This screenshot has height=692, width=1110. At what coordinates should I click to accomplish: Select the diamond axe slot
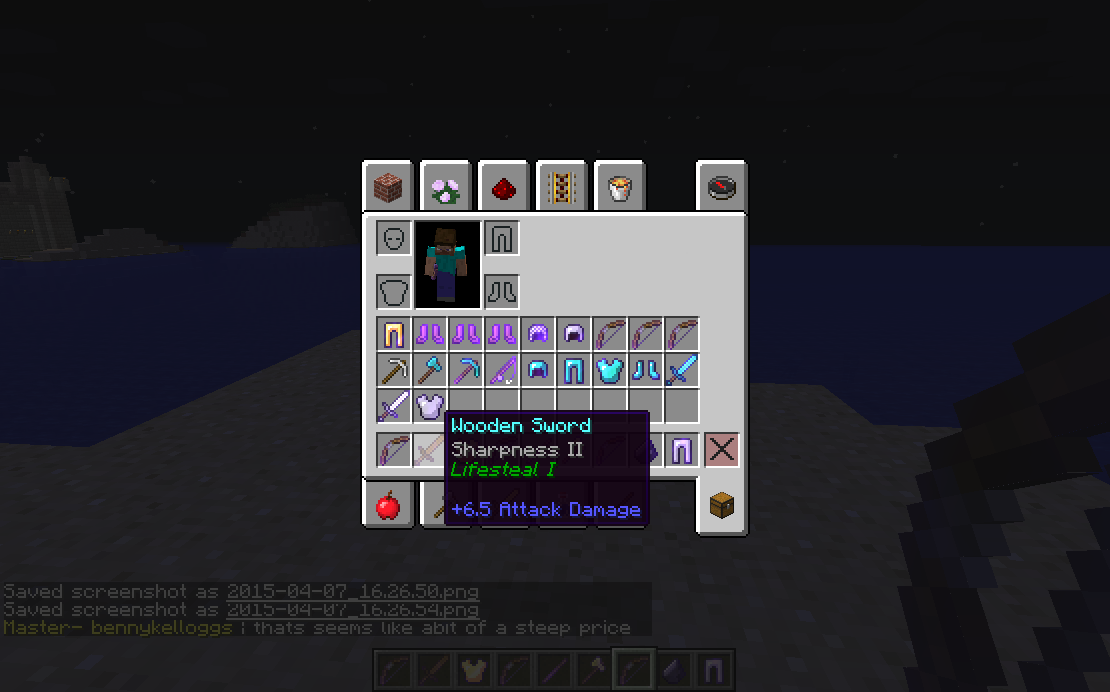point(430,370)
